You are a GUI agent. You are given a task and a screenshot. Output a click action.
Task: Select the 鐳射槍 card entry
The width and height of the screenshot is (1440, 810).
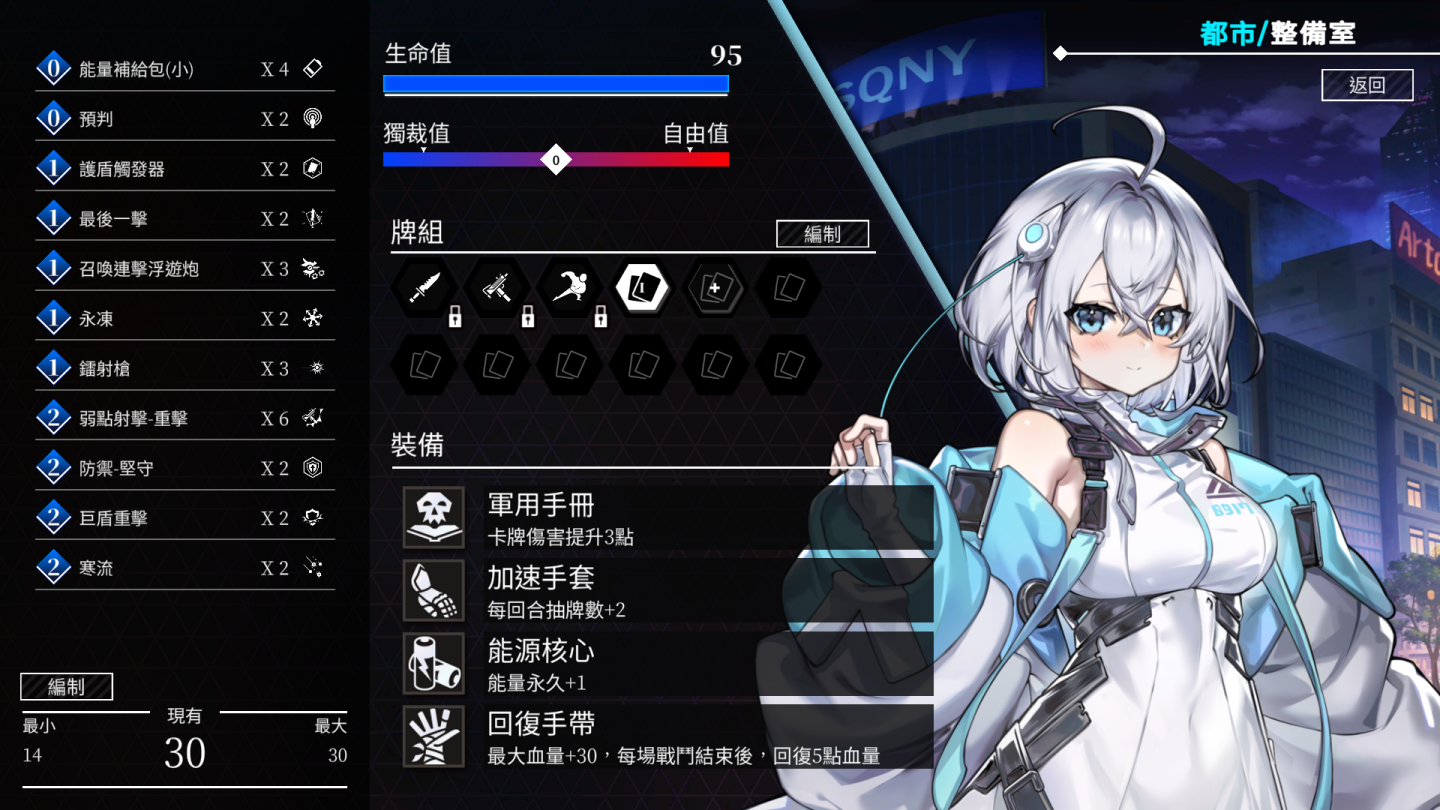185,369
